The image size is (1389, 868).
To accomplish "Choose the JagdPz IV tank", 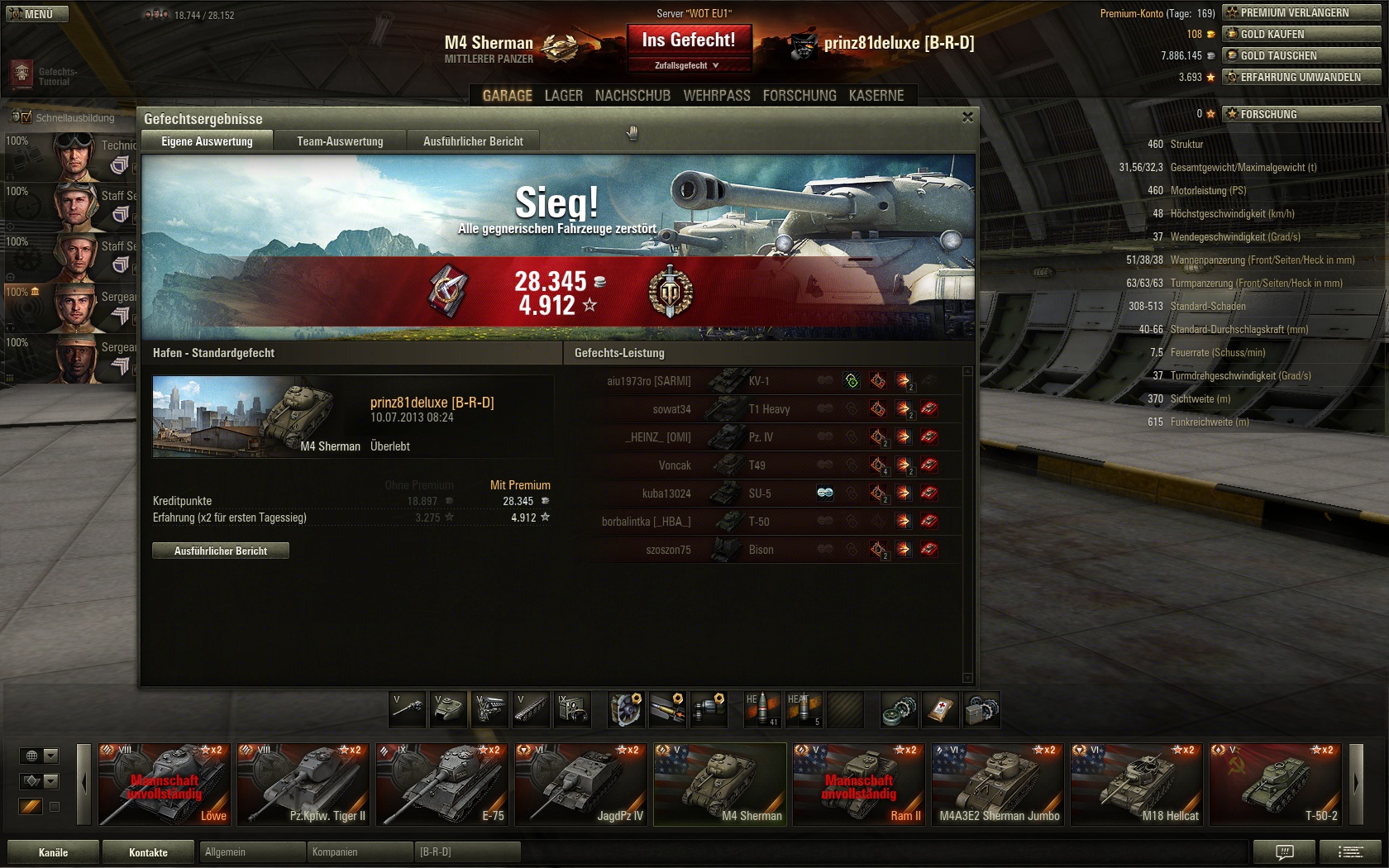I will click(x=580, y=784).
